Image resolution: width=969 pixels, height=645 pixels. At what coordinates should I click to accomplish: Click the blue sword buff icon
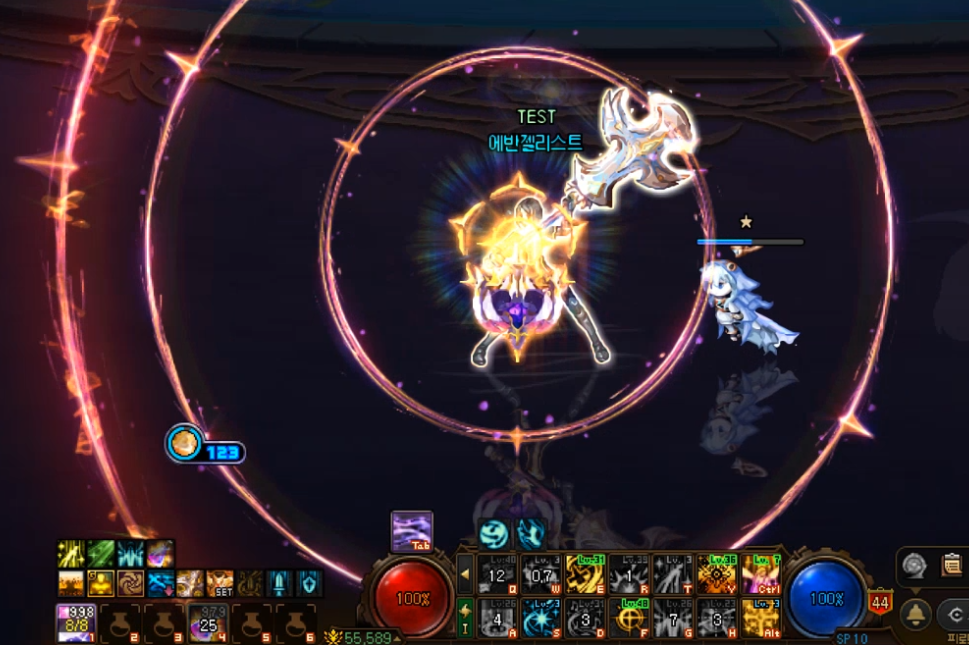tap(279, 582)
